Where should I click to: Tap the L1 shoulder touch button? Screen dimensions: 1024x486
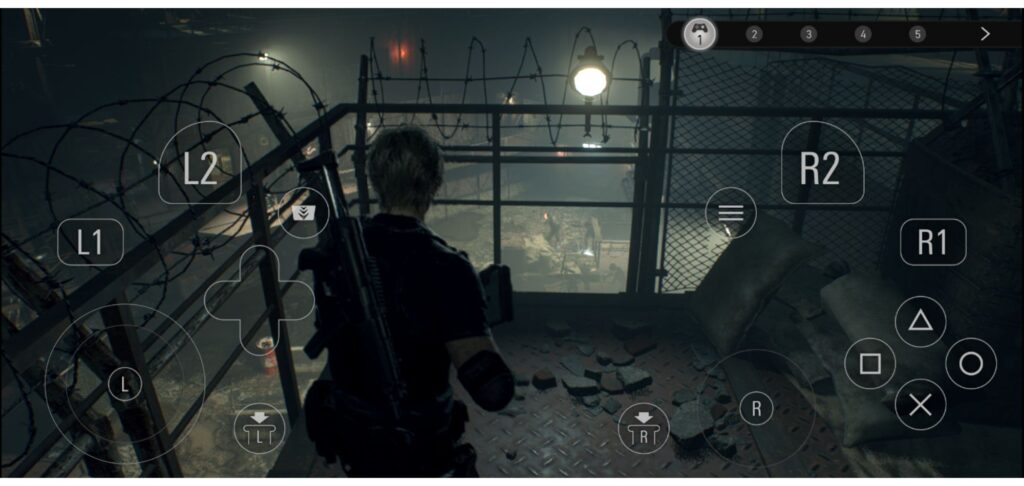90,242
